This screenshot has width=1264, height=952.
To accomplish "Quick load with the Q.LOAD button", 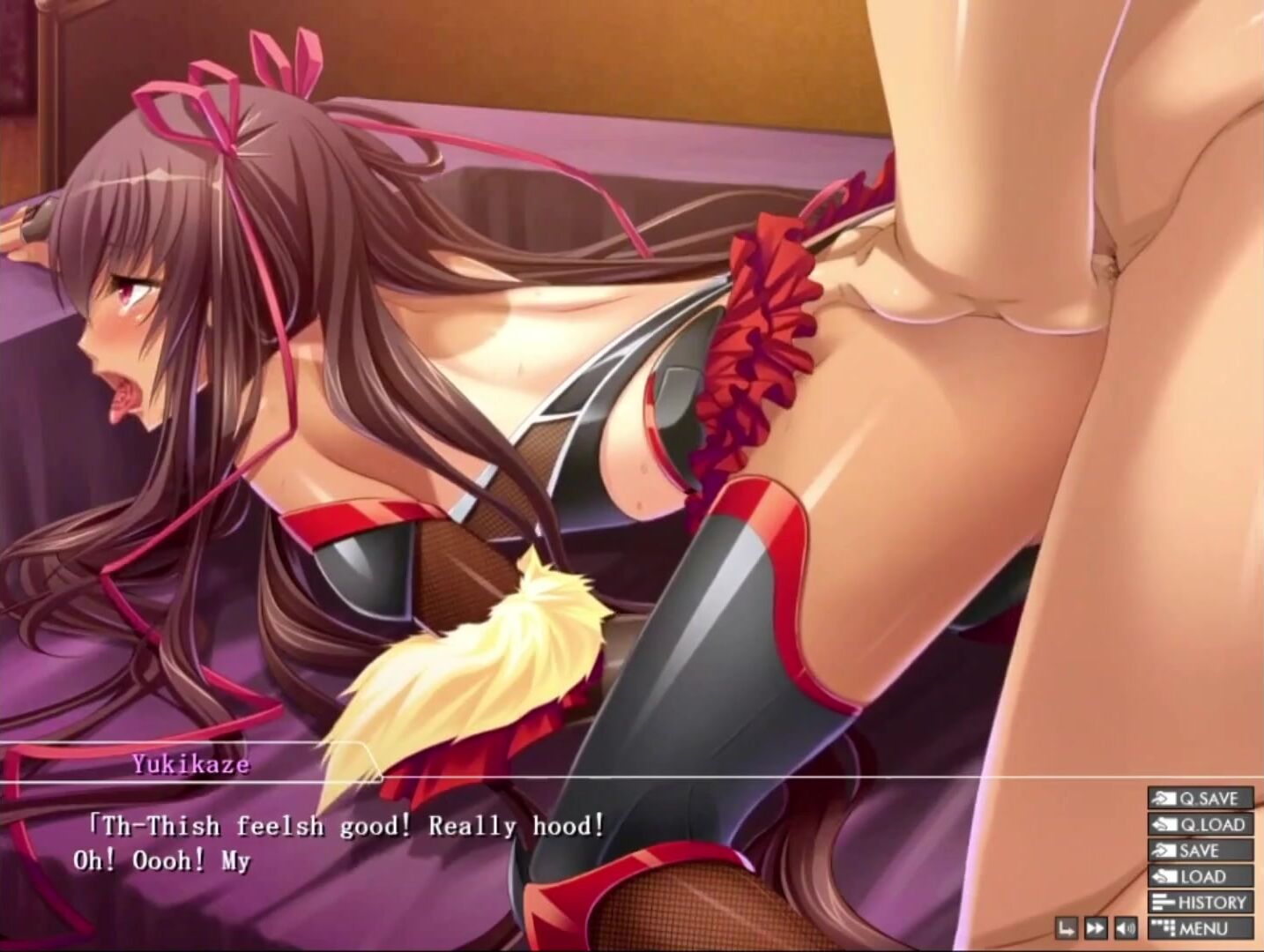I will click(x=1200, y=825).
